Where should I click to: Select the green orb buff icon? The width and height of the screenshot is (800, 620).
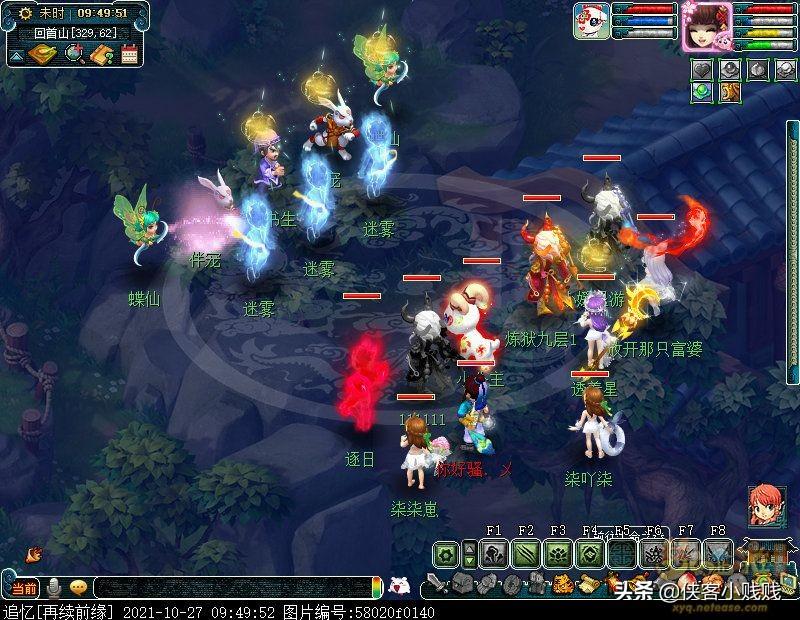point(702,92)
